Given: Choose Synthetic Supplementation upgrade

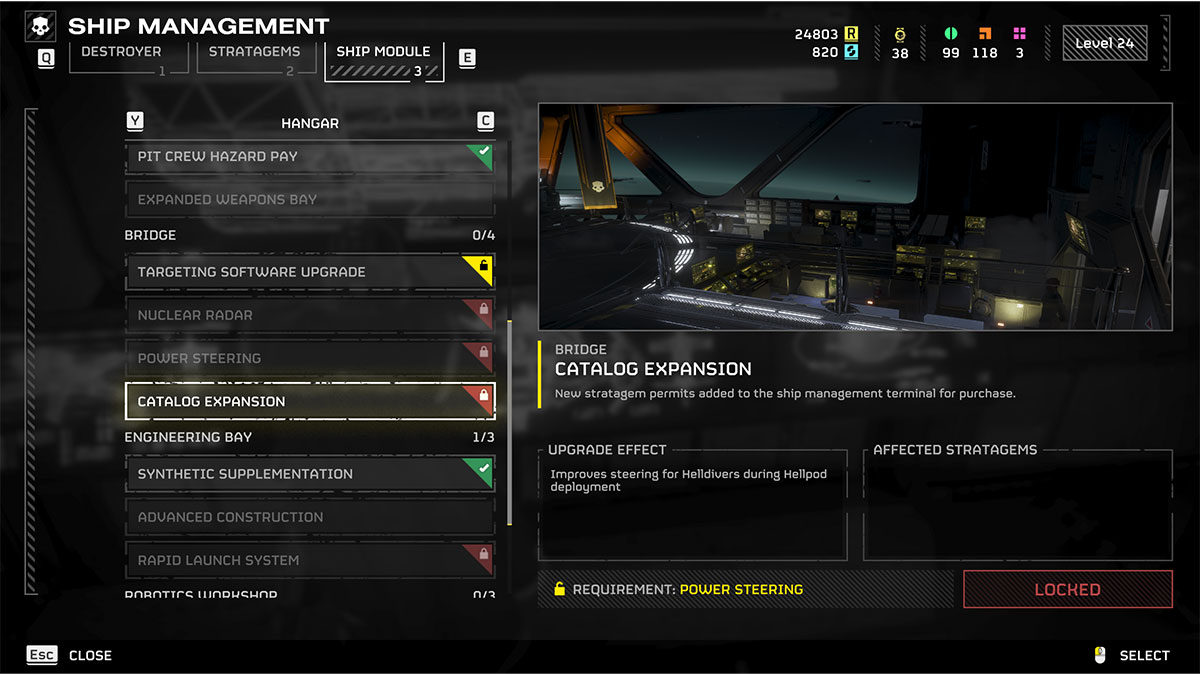Looking at the screenshot, I should [309, 474].
